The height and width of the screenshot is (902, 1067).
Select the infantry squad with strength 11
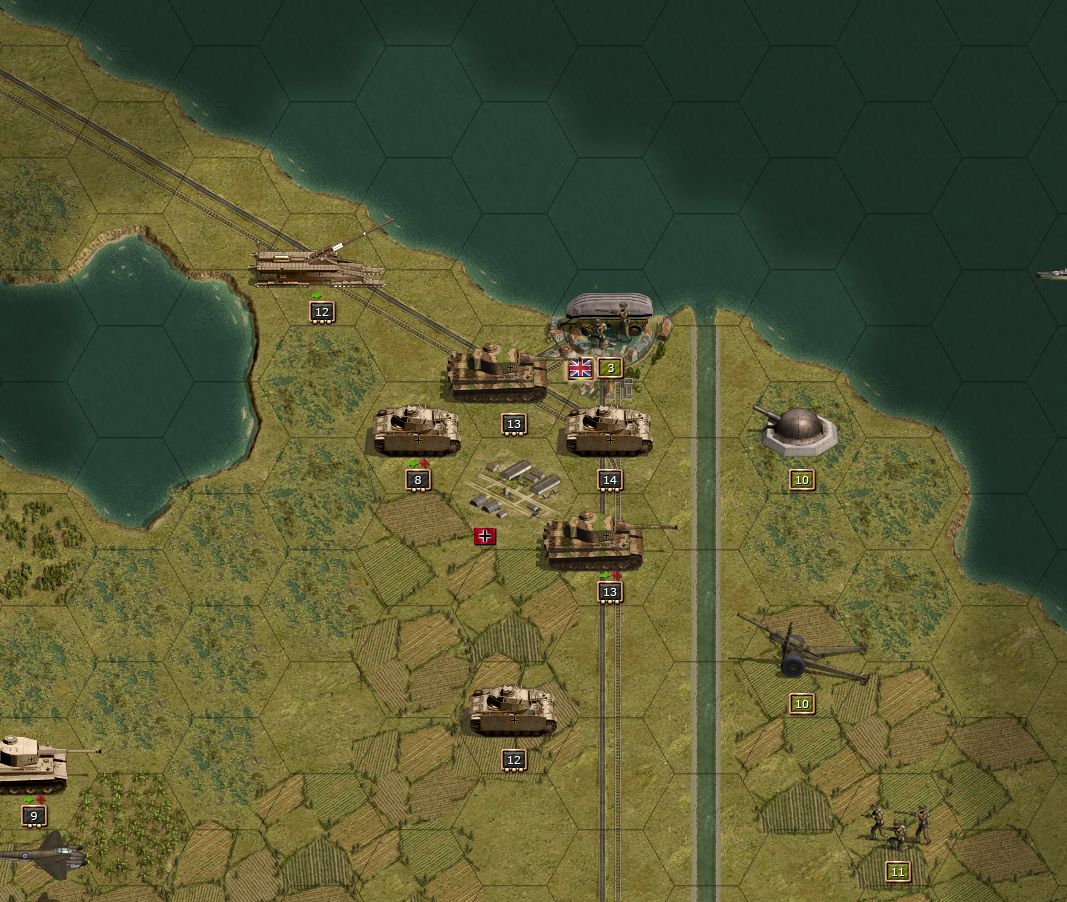tap(896, 826)
